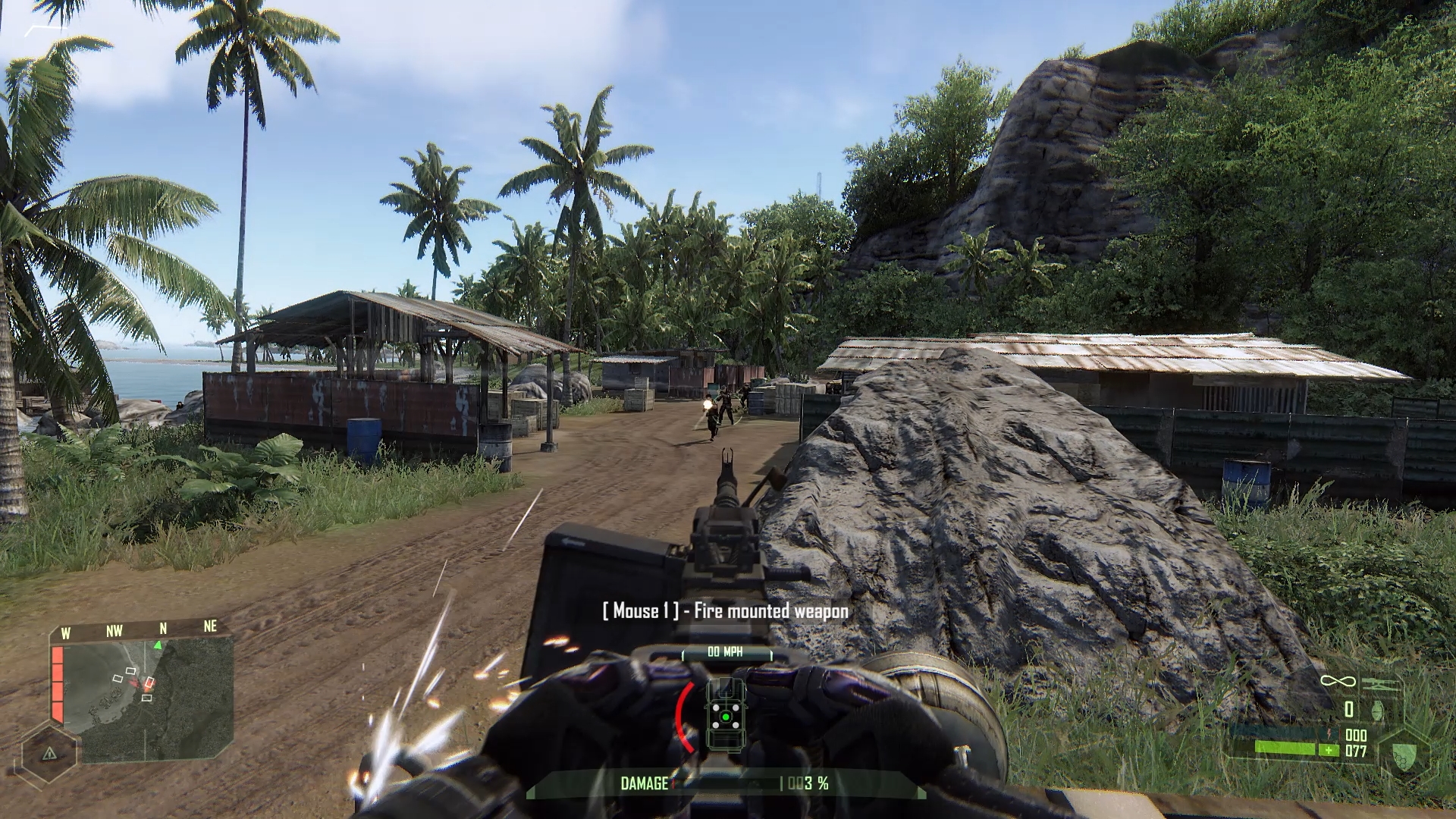
Task: Click the minimap in the HUD
Action: click(x=148, y=701)
